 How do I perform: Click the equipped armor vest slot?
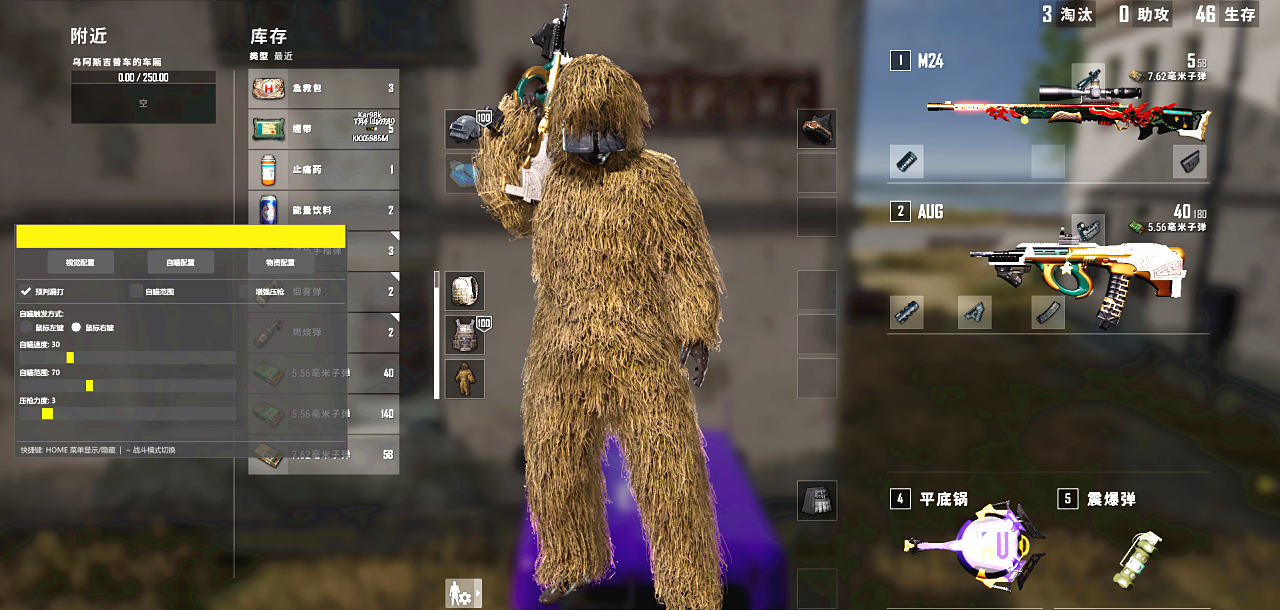(465, 335)
